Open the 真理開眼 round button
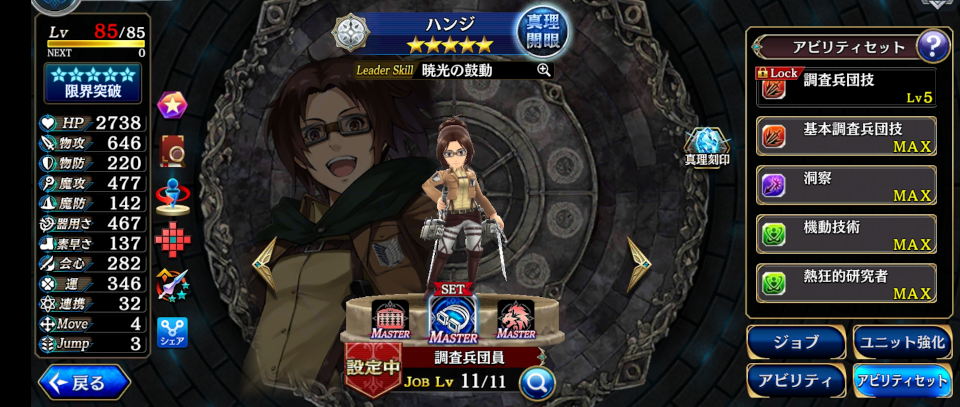Screen dimensions: 960x407 click(541, 33)
